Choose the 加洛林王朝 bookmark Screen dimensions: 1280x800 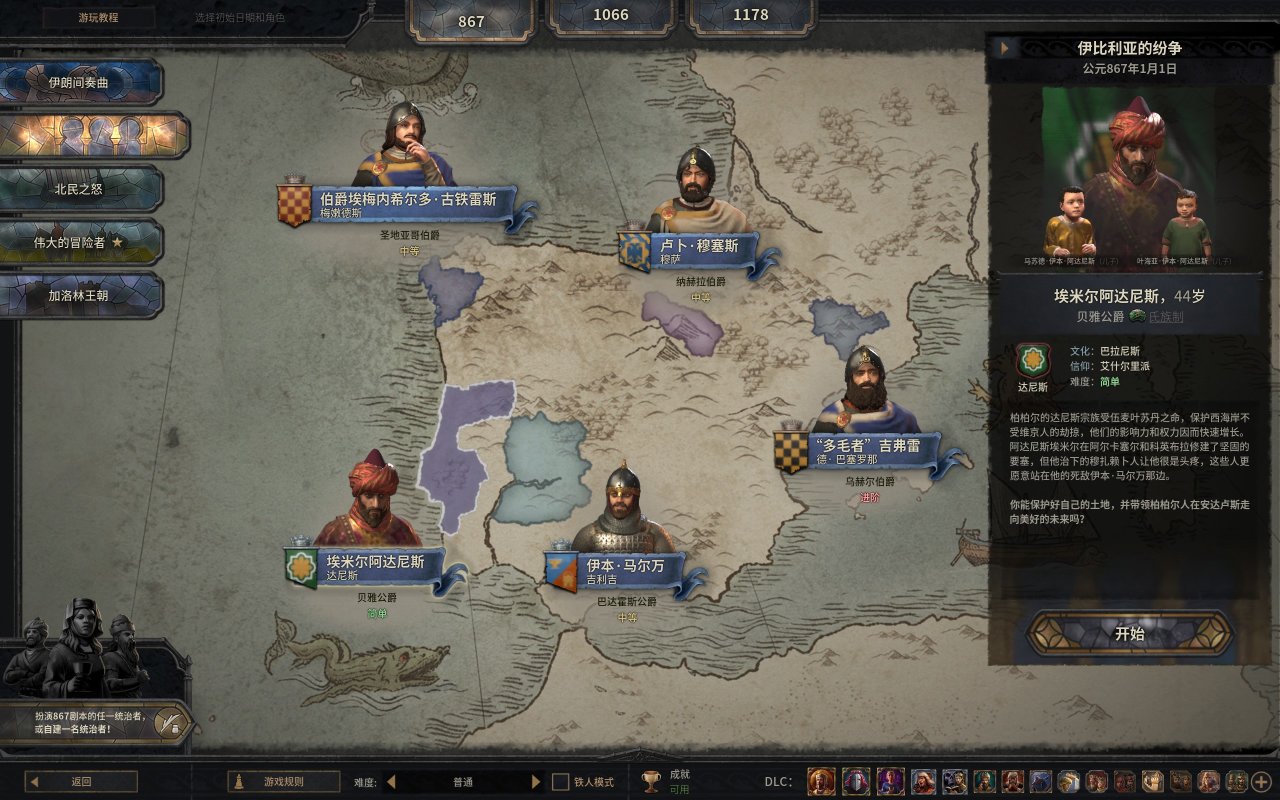point(82,296)
